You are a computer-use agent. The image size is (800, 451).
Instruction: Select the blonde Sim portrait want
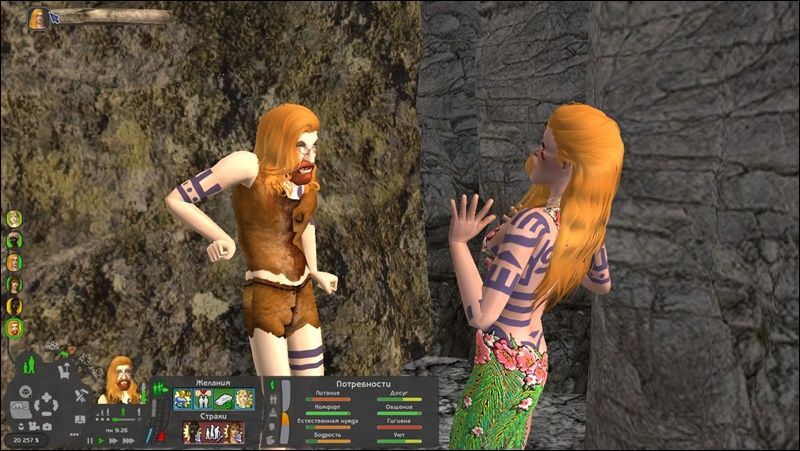[x=244, y=399]
